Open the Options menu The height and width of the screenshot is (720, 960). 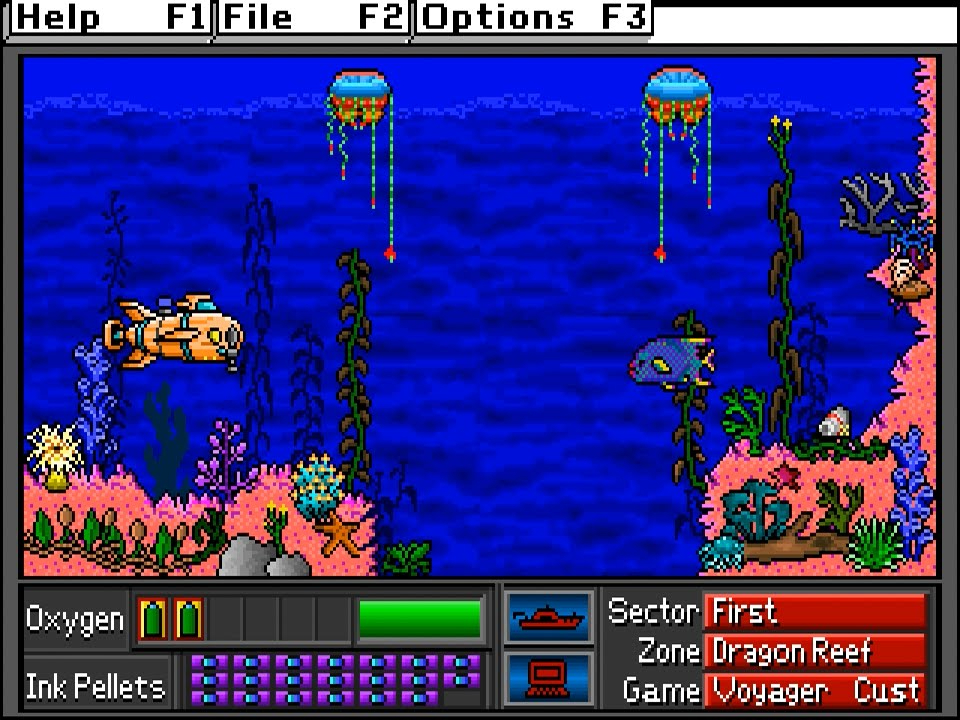tap(533, 18)
